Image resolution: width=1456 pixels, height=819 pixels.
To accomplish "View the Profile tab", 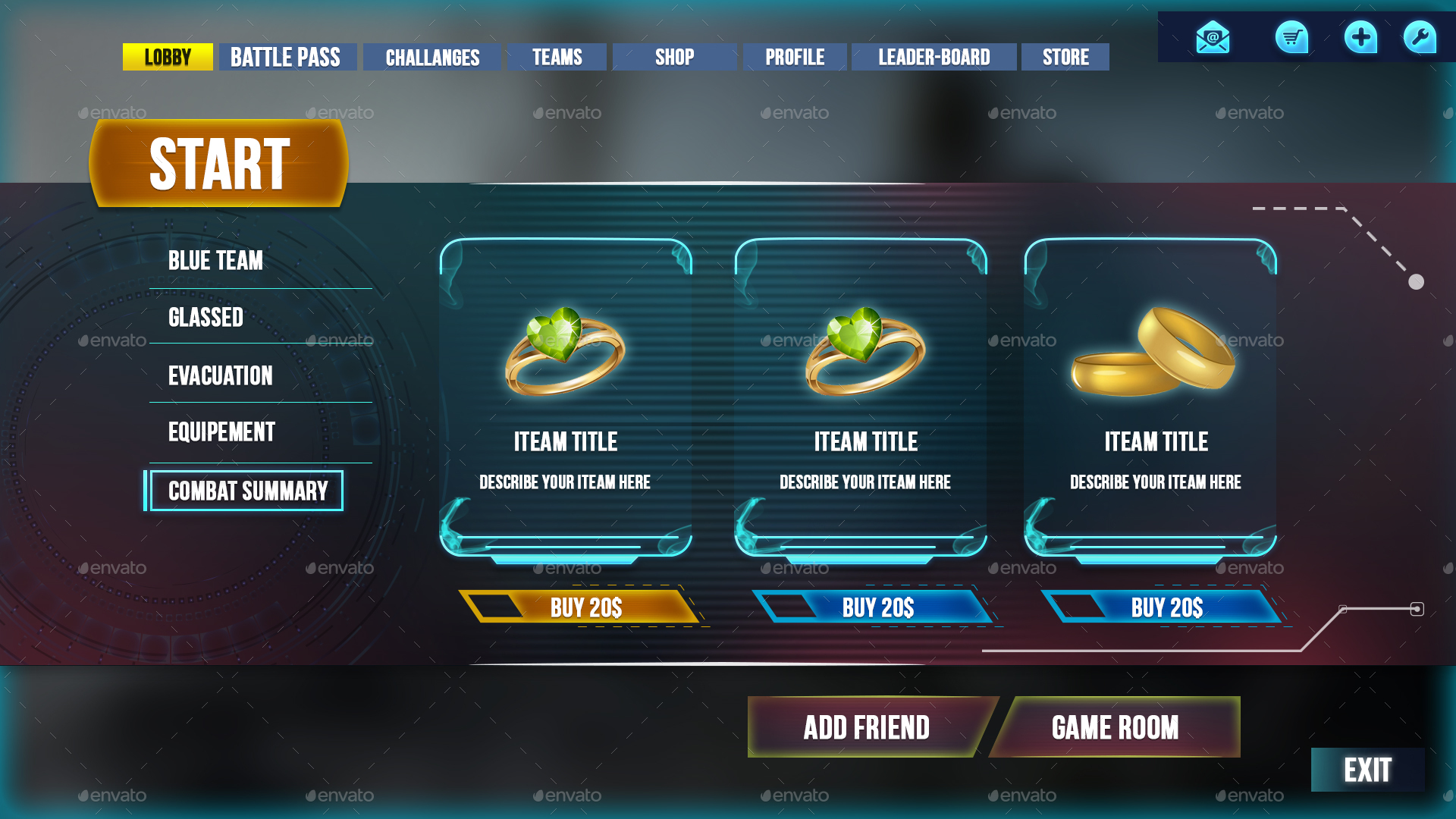I will [x=795, y=57].
